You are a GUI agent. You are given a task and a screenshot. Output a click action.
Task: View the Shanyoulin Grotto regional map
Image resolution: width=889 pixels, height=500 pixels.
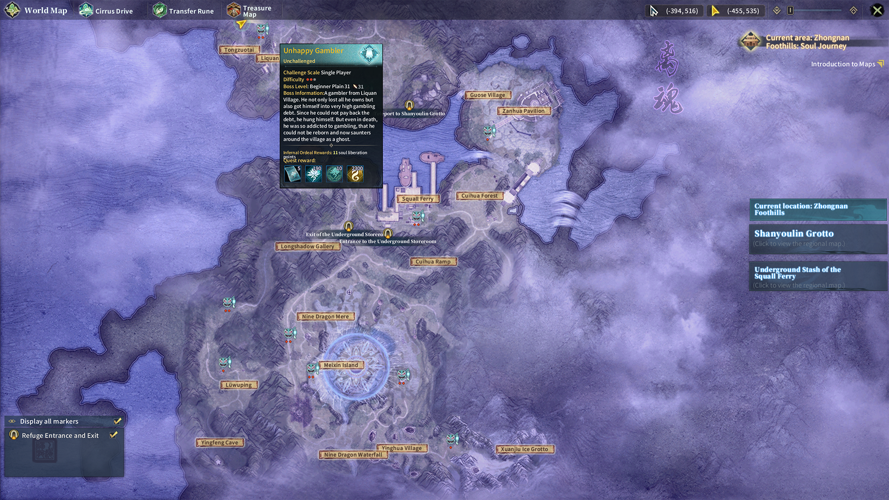[817, 237]
